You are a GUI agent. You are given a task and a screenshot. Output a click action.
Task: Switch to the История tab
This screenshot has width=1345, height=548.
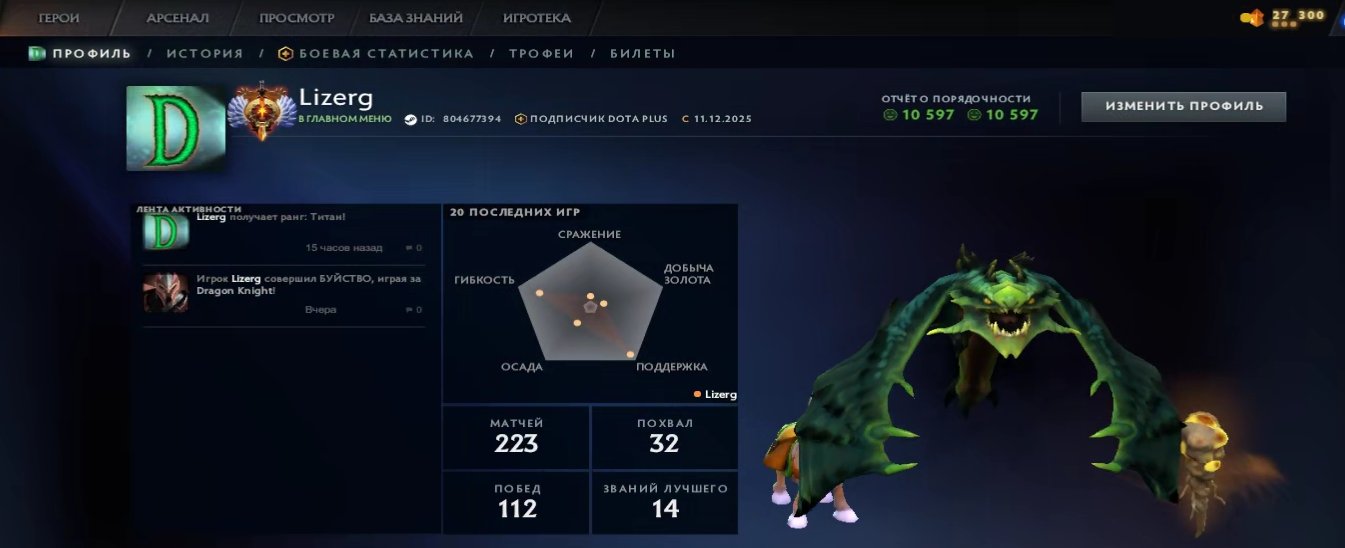[204, 53]
